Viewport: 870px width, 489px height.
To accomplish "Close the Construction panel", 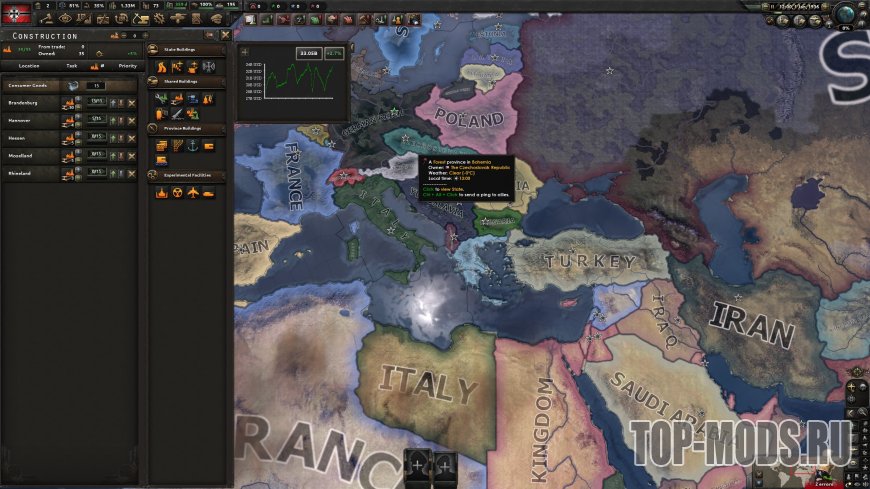I will pos(225,35).
